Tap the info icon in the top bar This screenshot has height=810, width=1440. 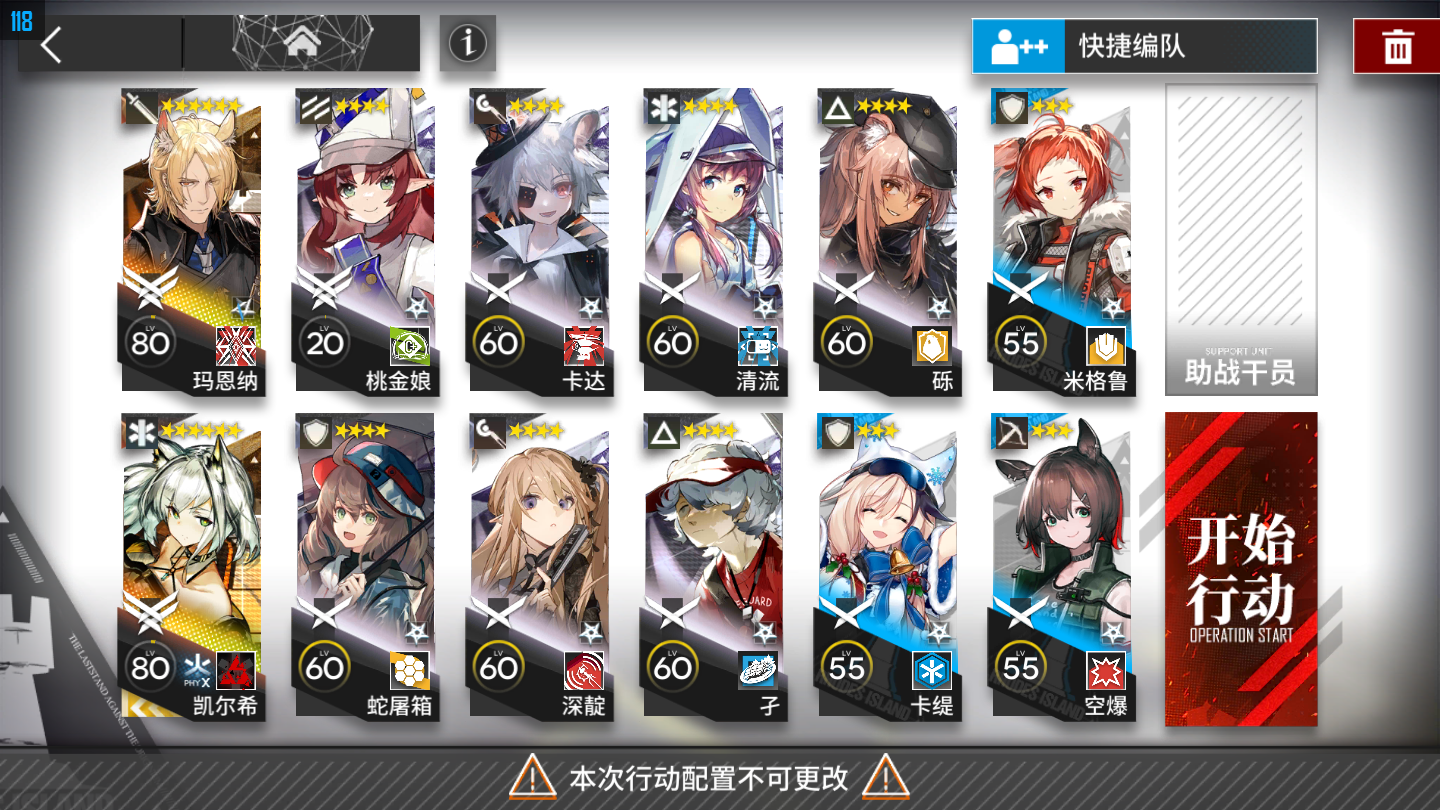coord(467,44)
